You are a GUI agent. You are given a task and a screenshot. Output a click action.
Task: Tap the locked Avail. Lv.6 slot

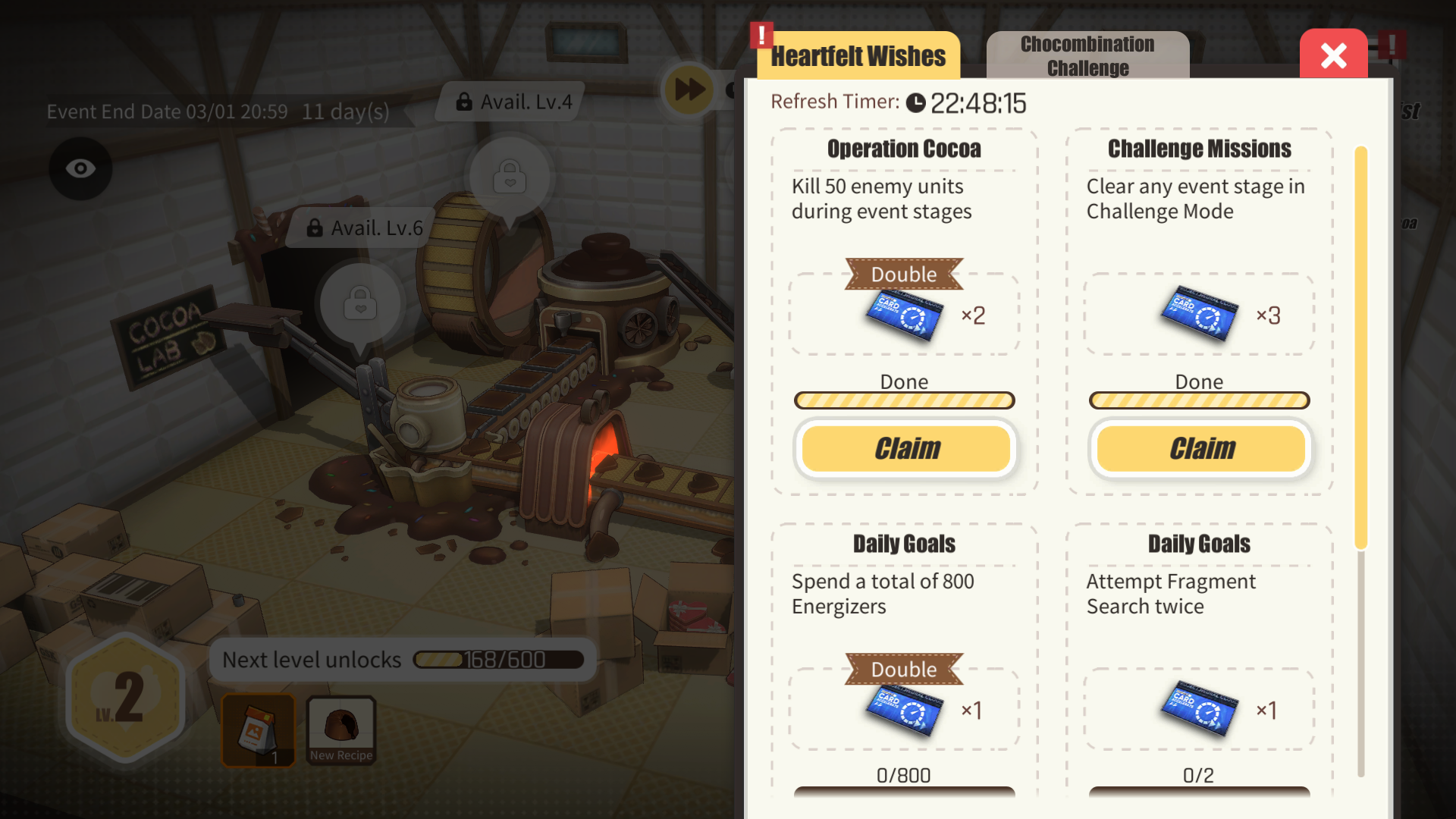tap(360, 303)
